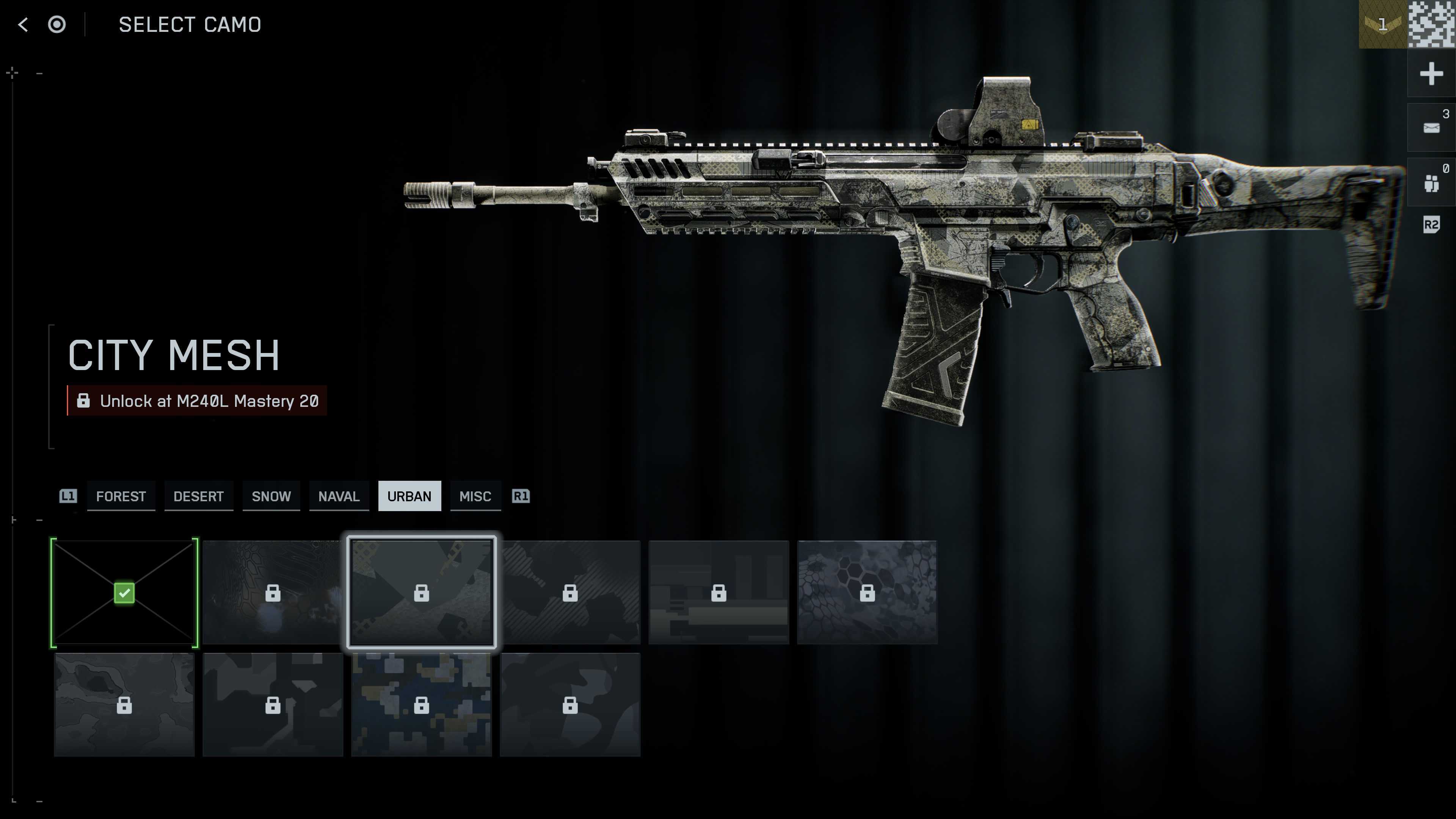Go back using the left arrow icon
The height and width of the screenshot is (819, 1456).
point(23,25)
